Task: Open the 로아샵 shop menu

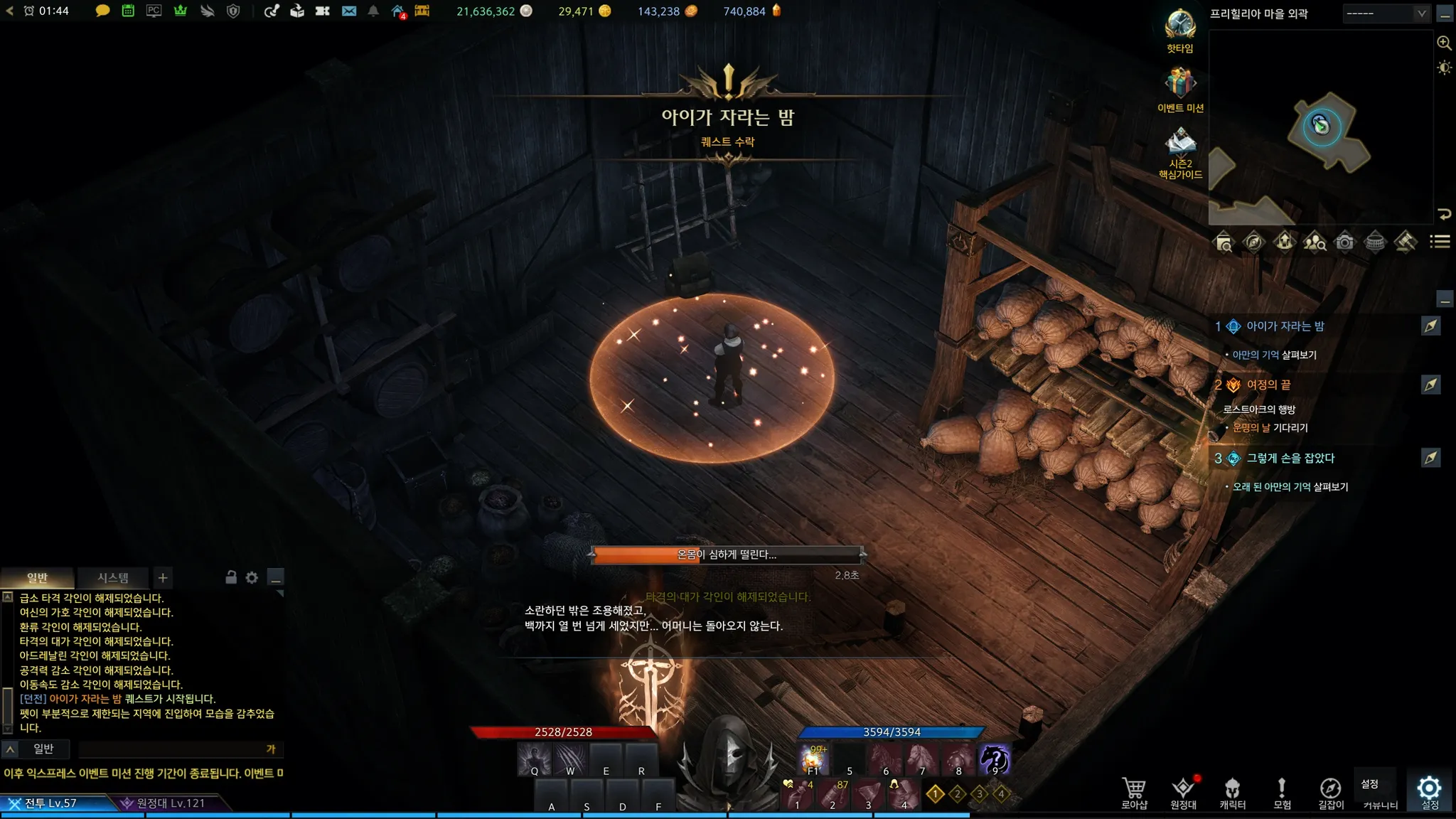Action: pyautogui.click(x=1134, y=792)
